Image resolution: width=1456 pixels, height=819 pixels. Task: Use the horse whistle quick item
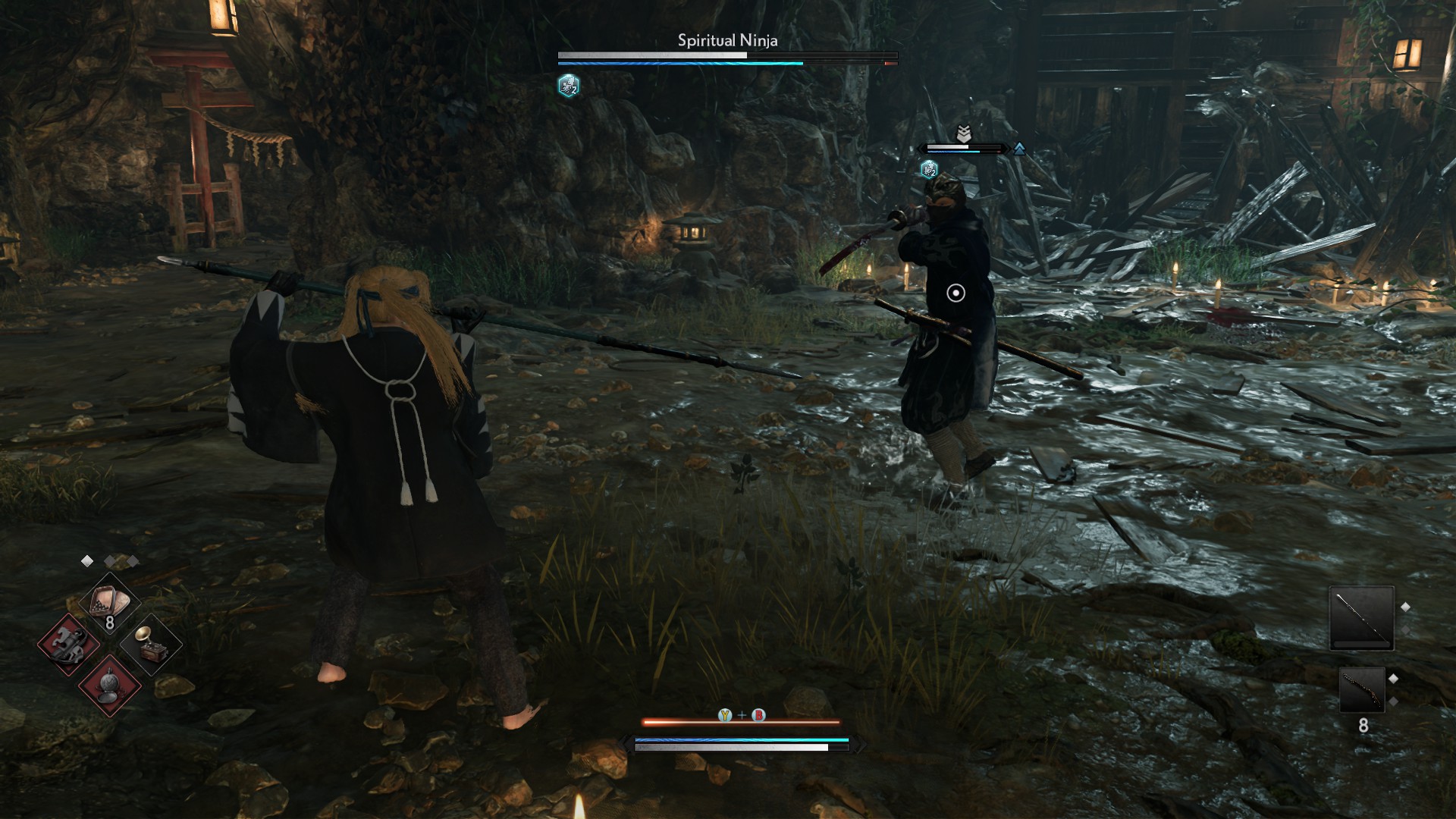point(68,645)
